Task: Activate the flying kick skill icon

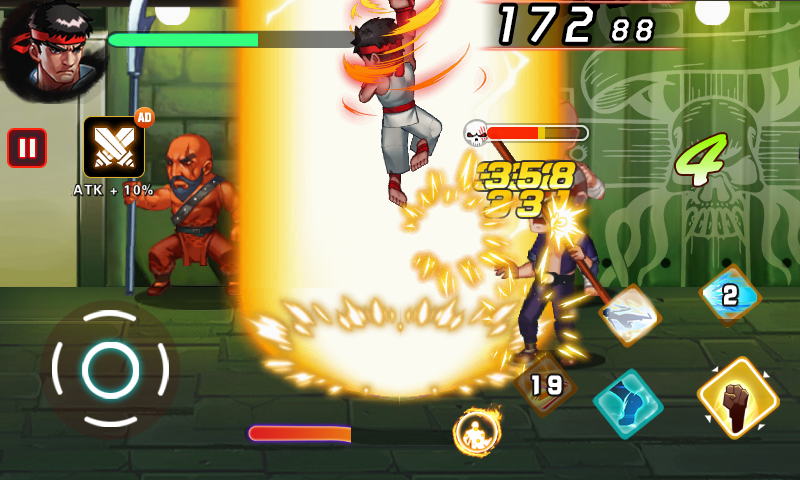Action: click(630, 316)
